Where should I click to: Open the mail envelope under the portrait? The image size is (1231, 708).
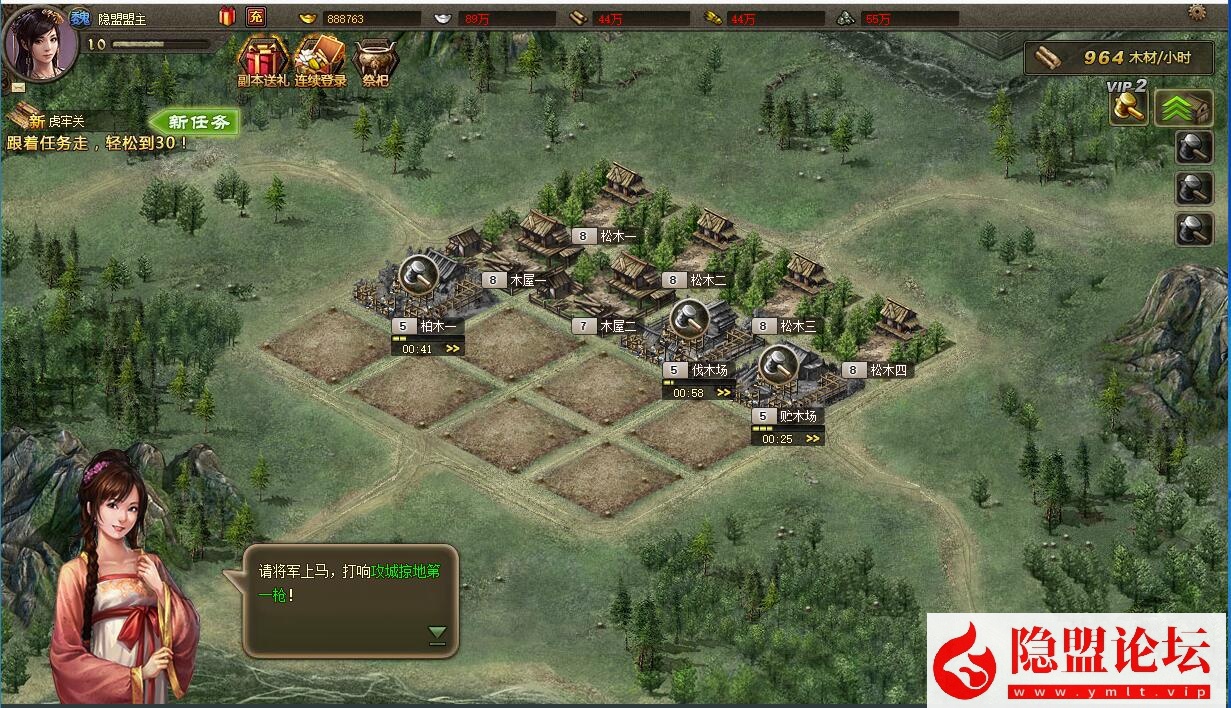click(18, 87)
